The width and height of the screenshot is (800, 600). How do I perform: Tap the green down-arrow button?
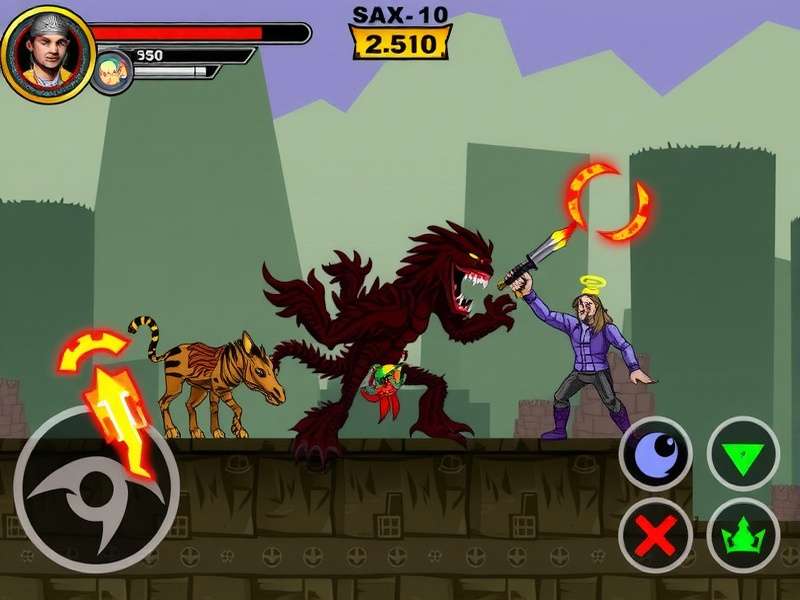742,454
